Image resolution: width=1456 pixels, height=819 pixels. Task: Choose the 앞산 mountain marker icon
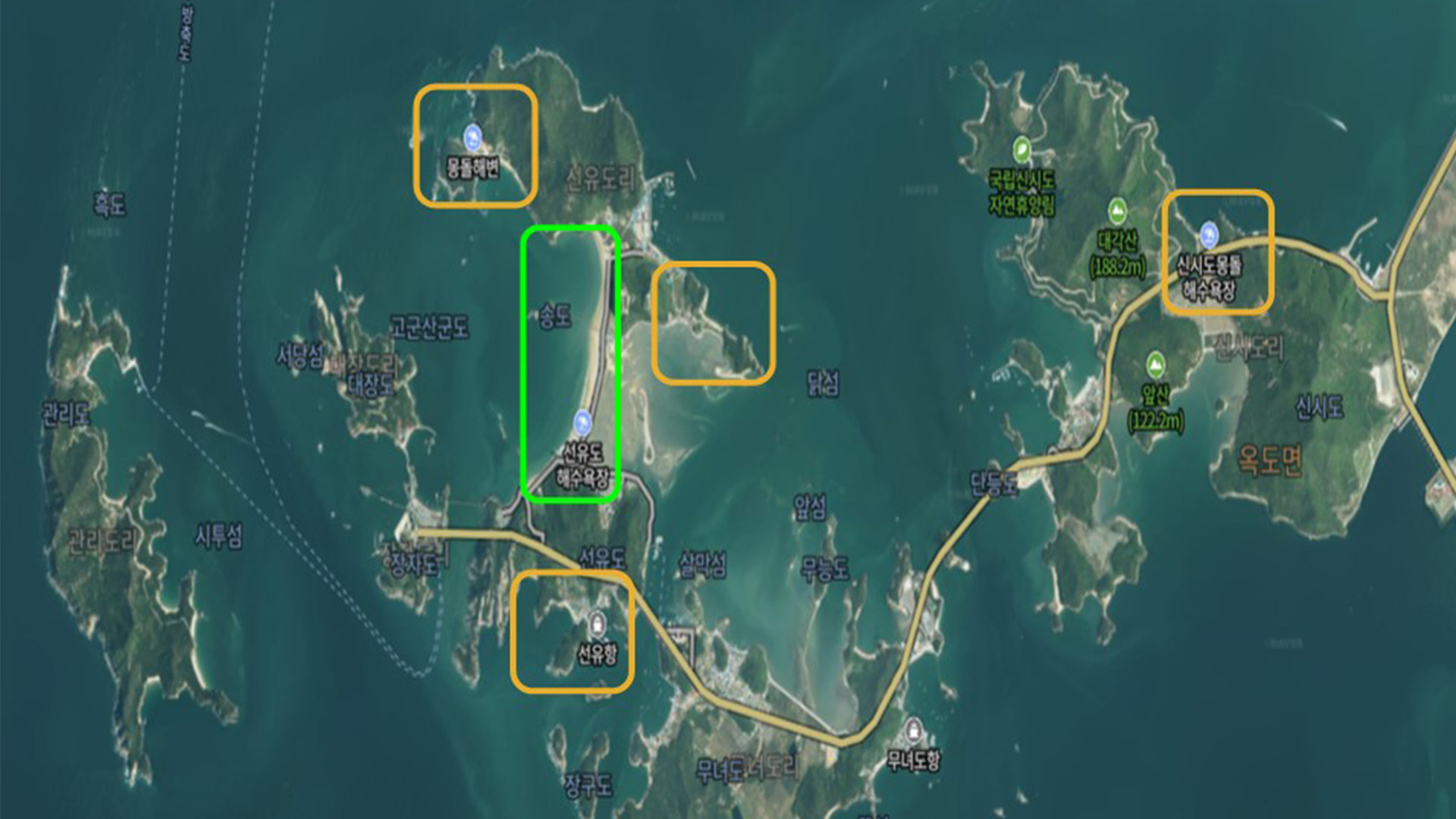click(1155, 365)
